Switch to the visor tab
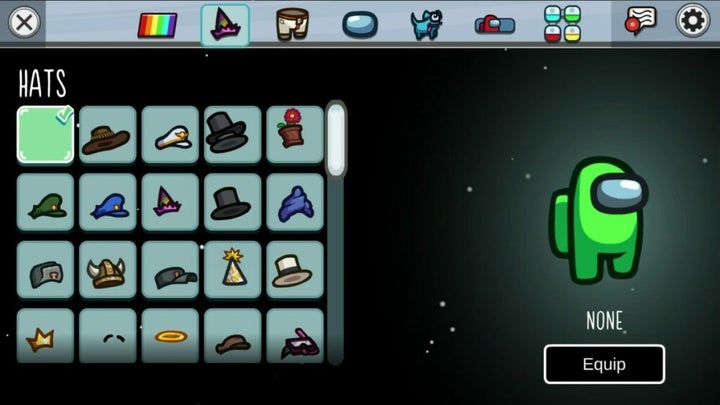Screen dimensions: 720x405 click(360, 24)
